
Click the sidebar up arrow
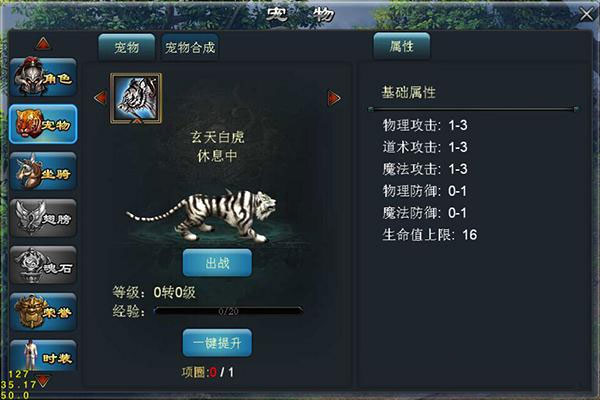point(43,43)
